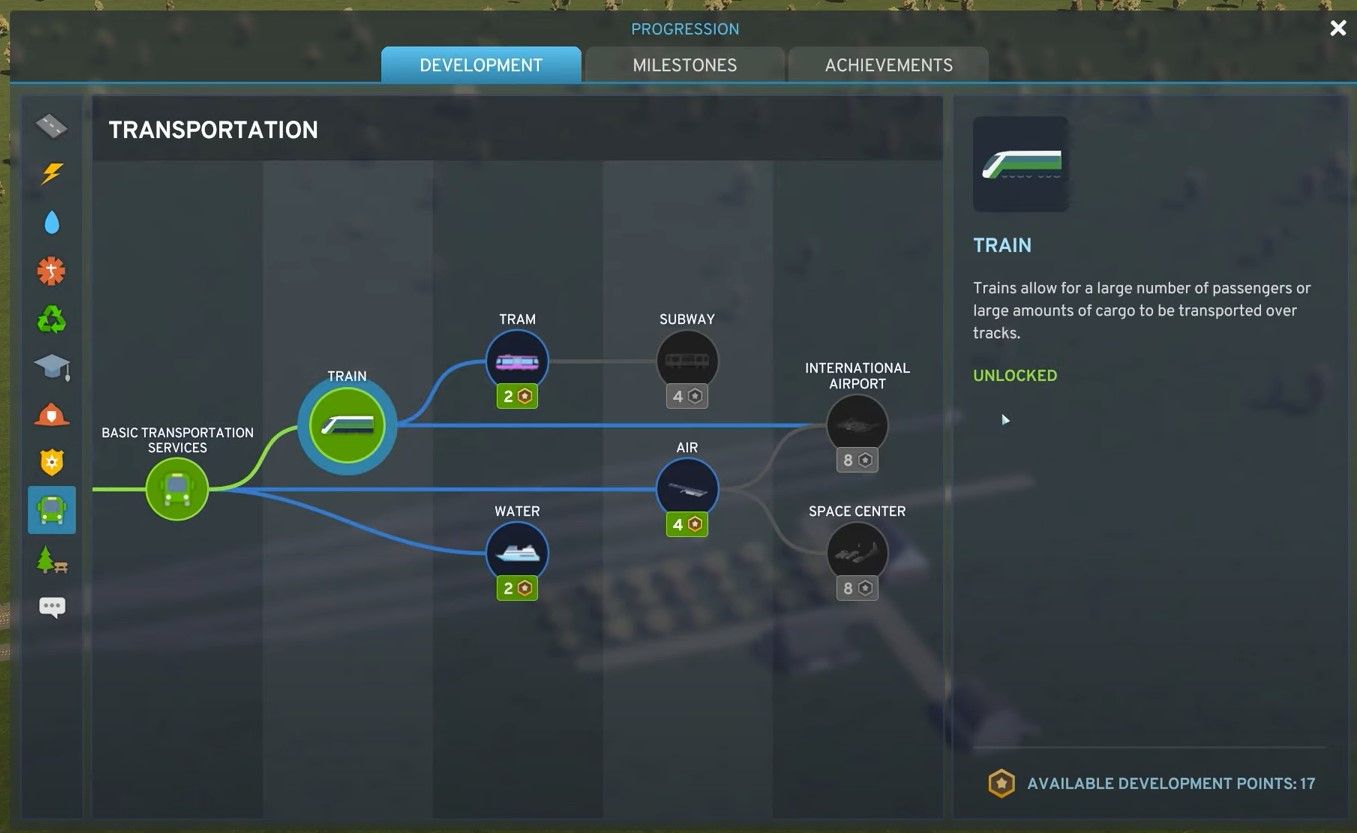This screenshot has height=833, width=1357.
Task: Select the Tram development node
Action: (517, 360)
